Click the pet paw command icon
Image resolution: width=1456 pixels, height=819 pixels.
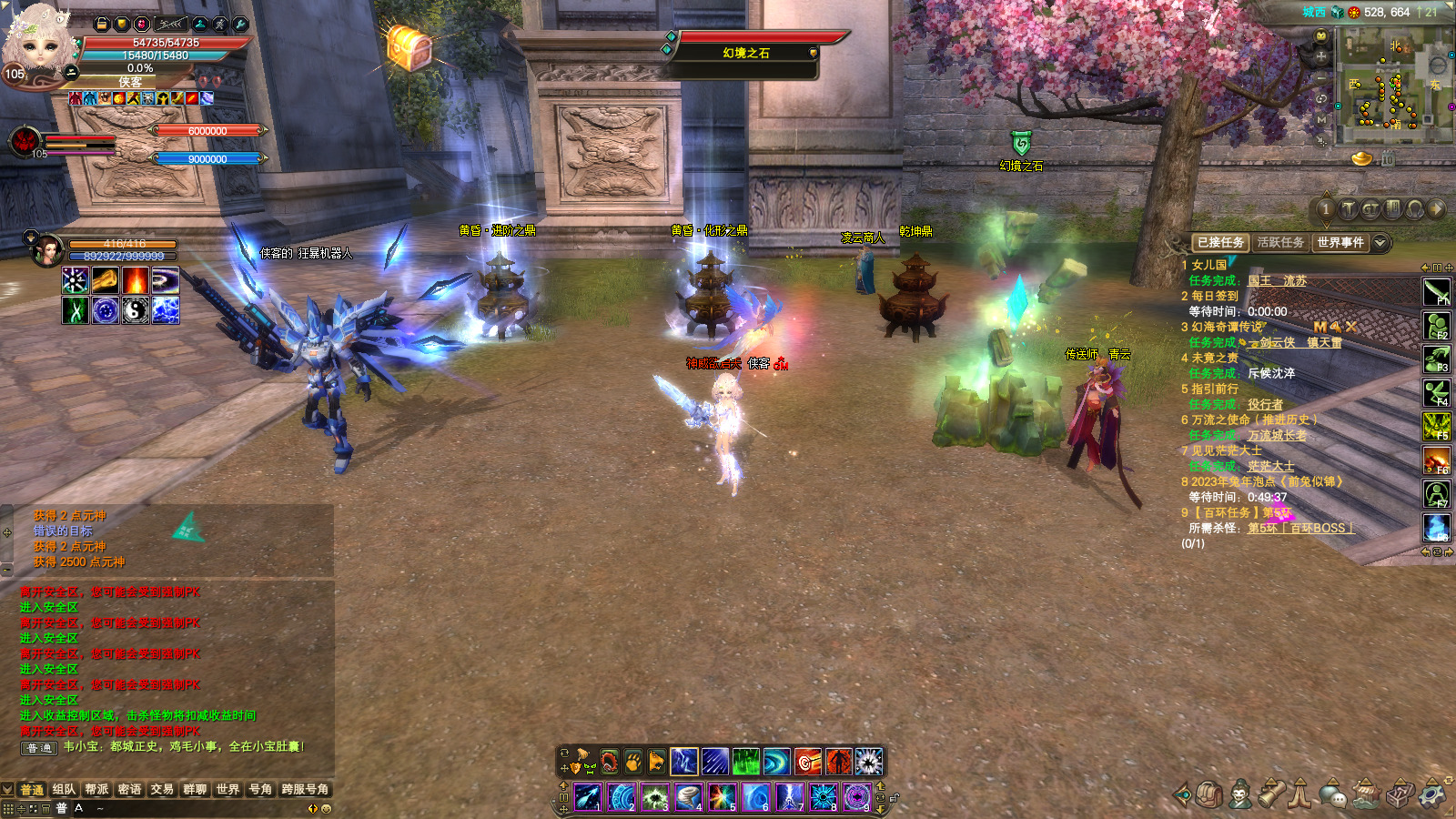pyautogui.click(x=632, y=762)
